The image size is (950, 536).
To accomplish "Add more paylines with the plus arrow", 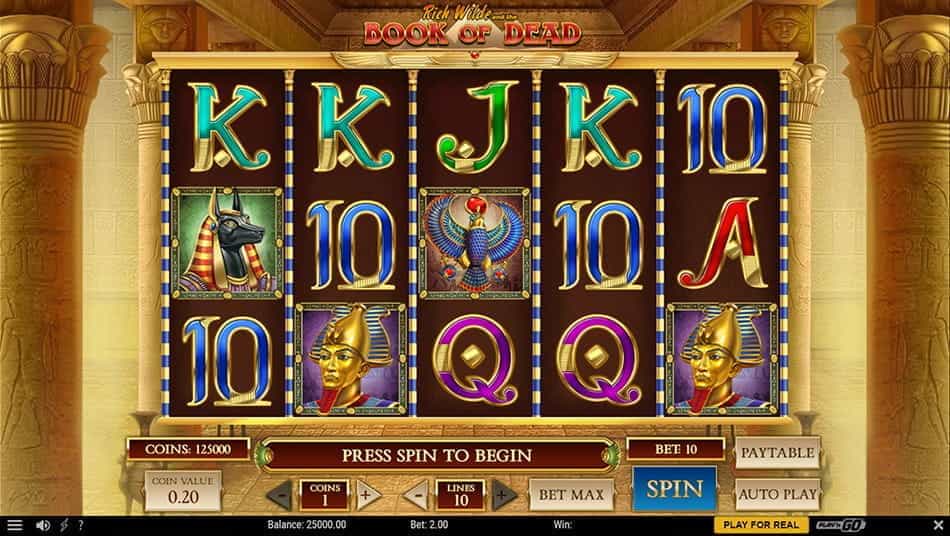I will click(503, 494).
